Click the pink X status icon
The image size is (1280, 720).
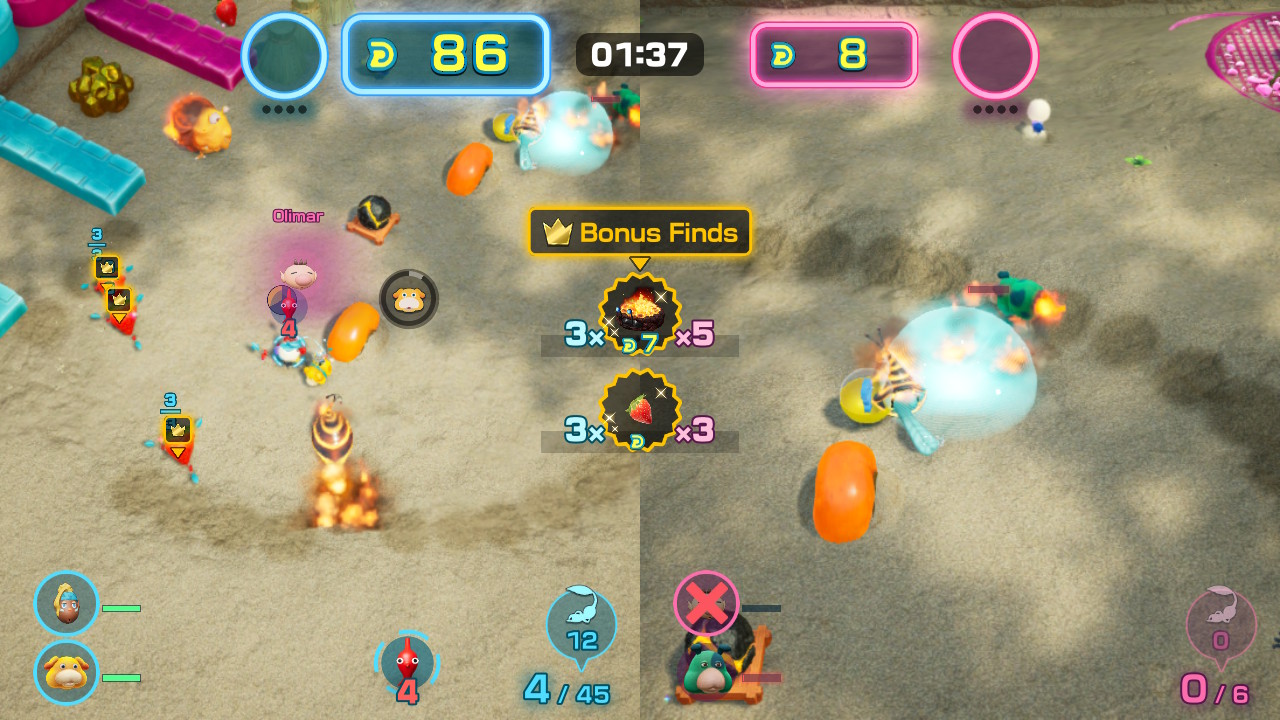[706, 603]
